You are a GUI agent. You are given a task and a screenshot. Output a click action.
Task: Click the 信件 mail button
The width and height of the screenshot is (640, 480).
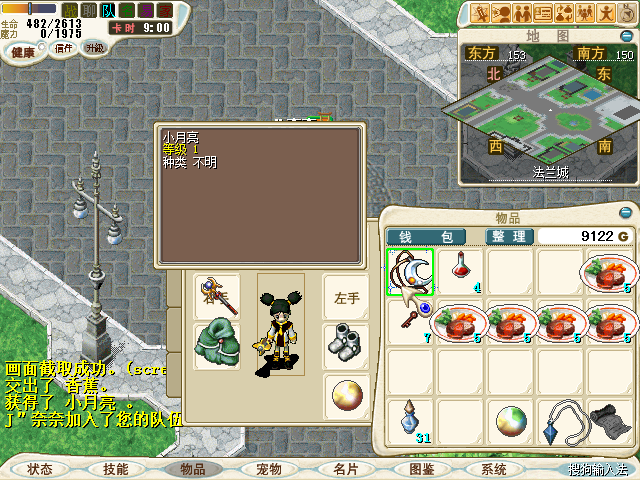(63, 49)
